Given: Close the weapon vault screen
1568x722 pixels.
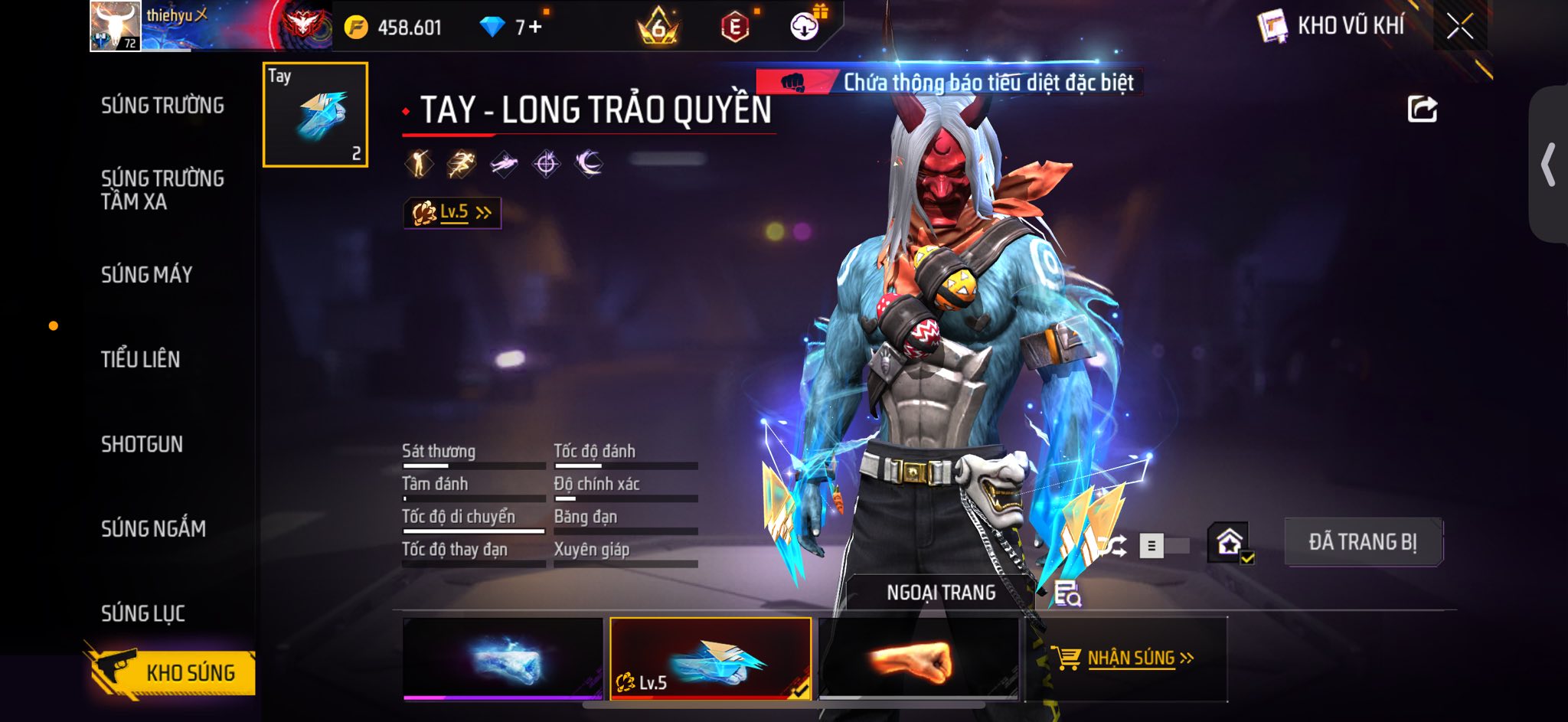Looking at the screenshot, I should point(1460,27).
